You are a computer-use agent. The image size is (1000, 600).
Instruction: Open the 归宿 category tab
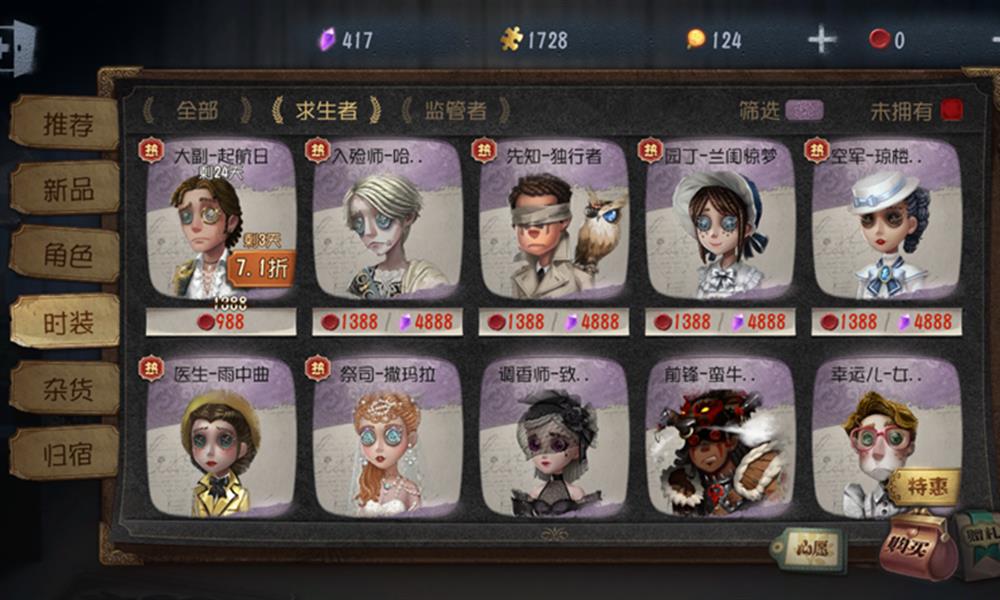(x=66, y=454)
